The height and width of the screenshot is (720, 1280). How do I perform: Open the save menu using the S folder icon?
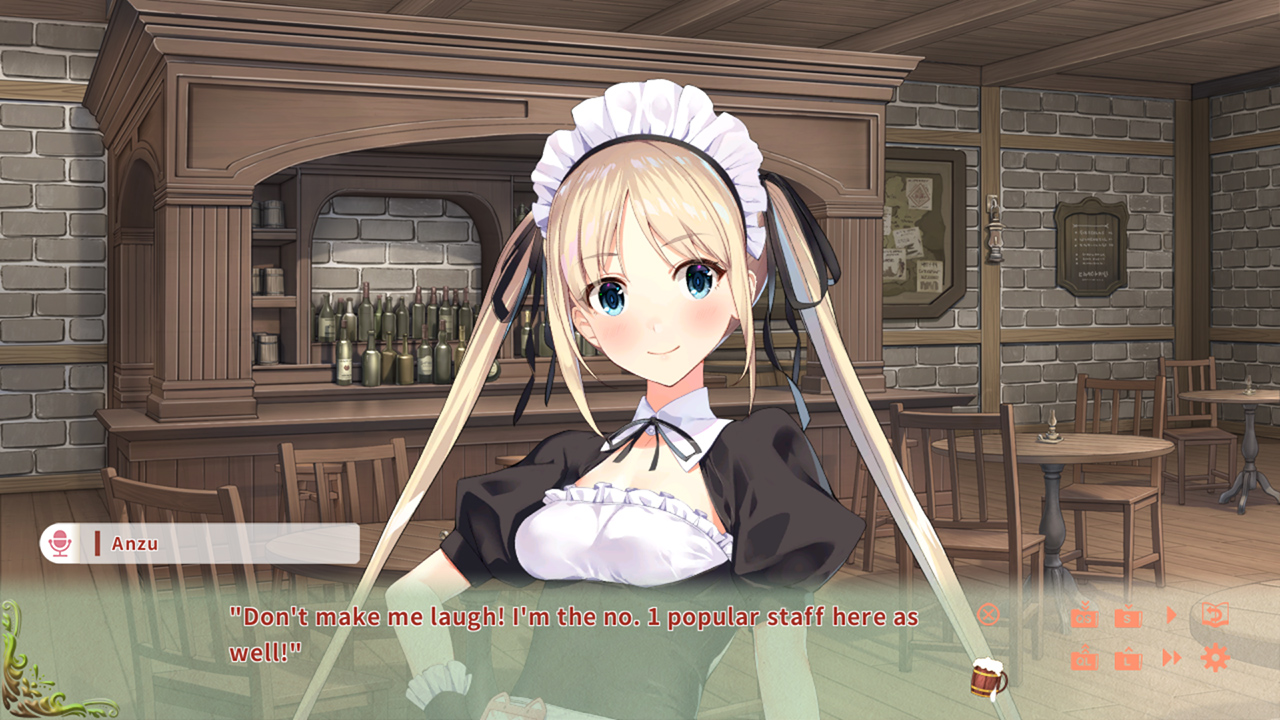click(1128, 616)
